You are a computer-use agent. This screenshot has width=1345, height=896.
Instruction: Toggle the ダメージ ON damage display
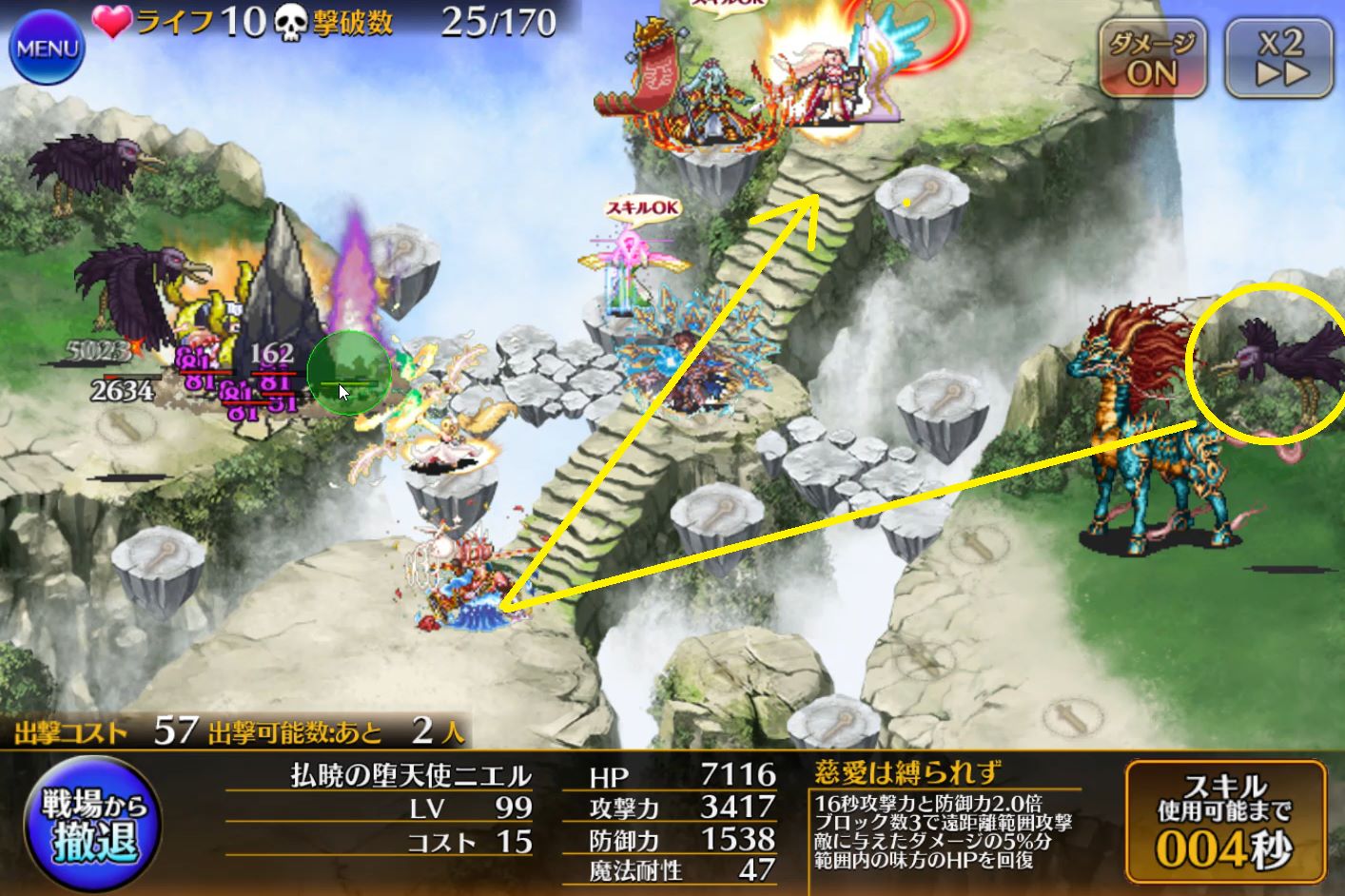[1152, 57]
